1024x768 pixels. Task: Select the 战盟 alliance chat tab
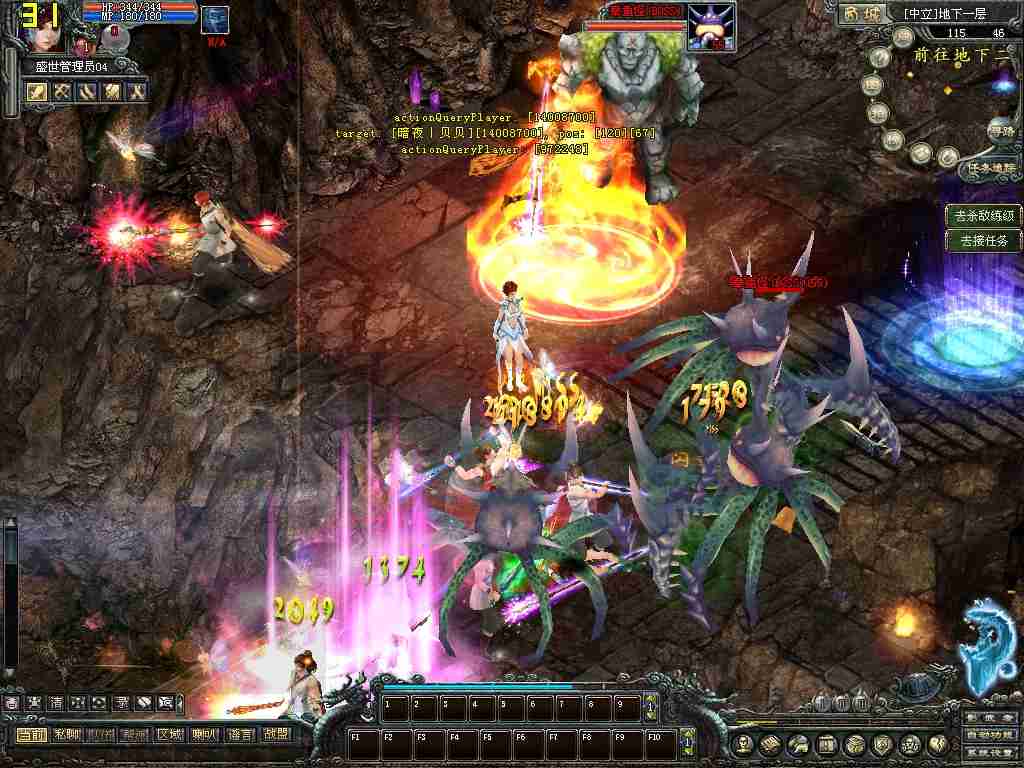coord(273,734)
